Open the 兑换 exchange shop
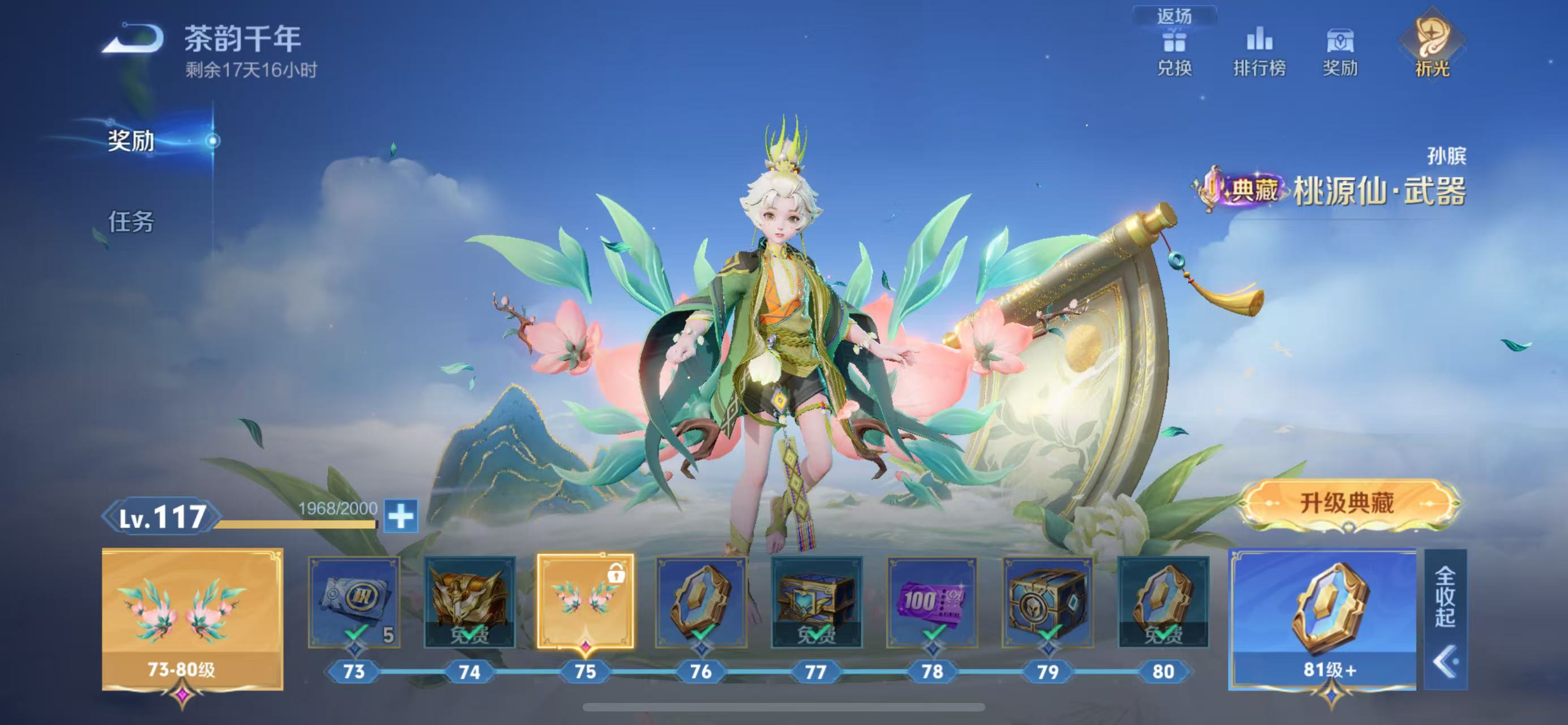The image size is (1568, 725). pos(1174,52)
